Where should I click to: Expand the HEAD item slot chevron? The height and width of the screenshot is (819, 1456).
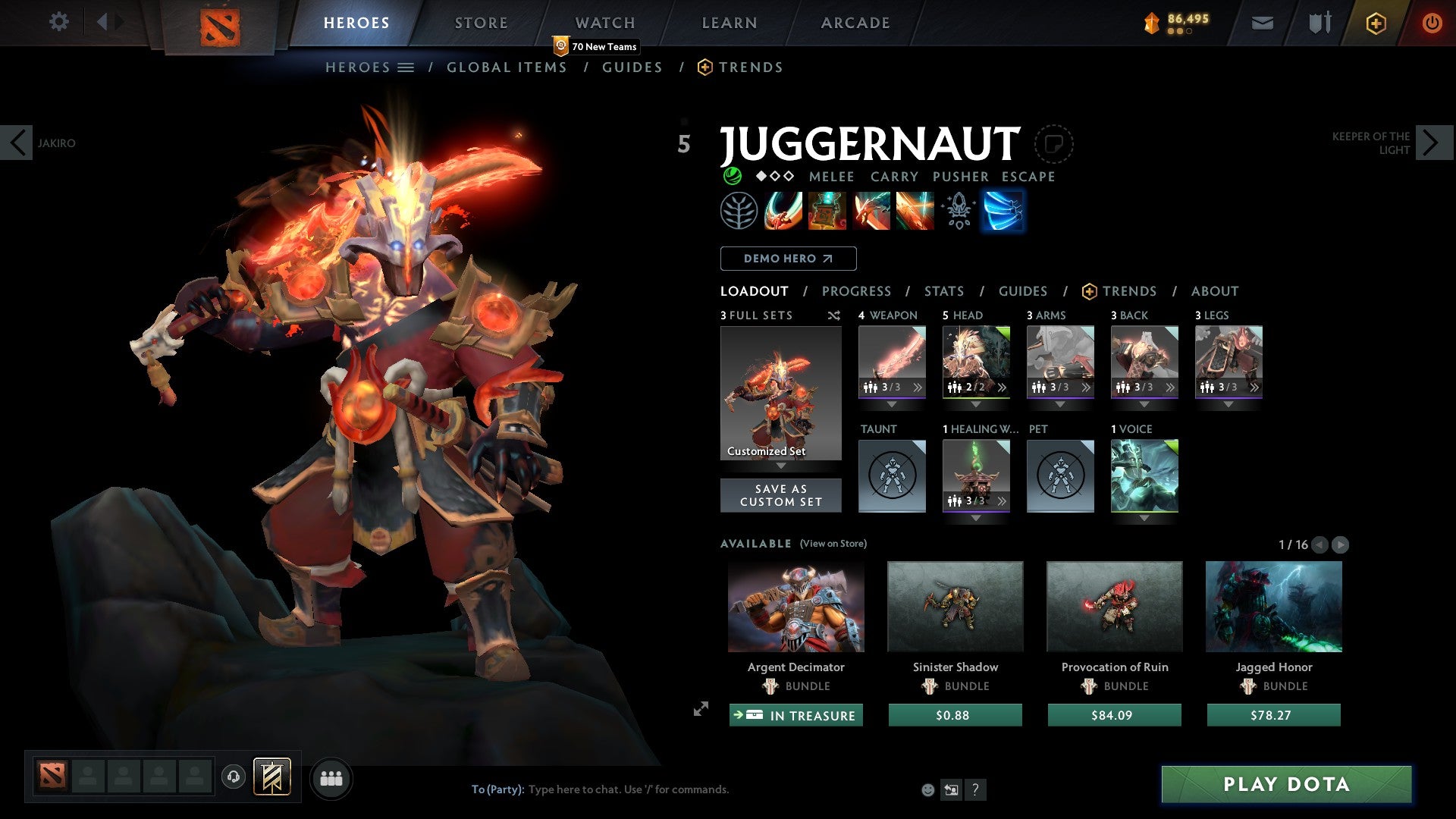[976, 404]
